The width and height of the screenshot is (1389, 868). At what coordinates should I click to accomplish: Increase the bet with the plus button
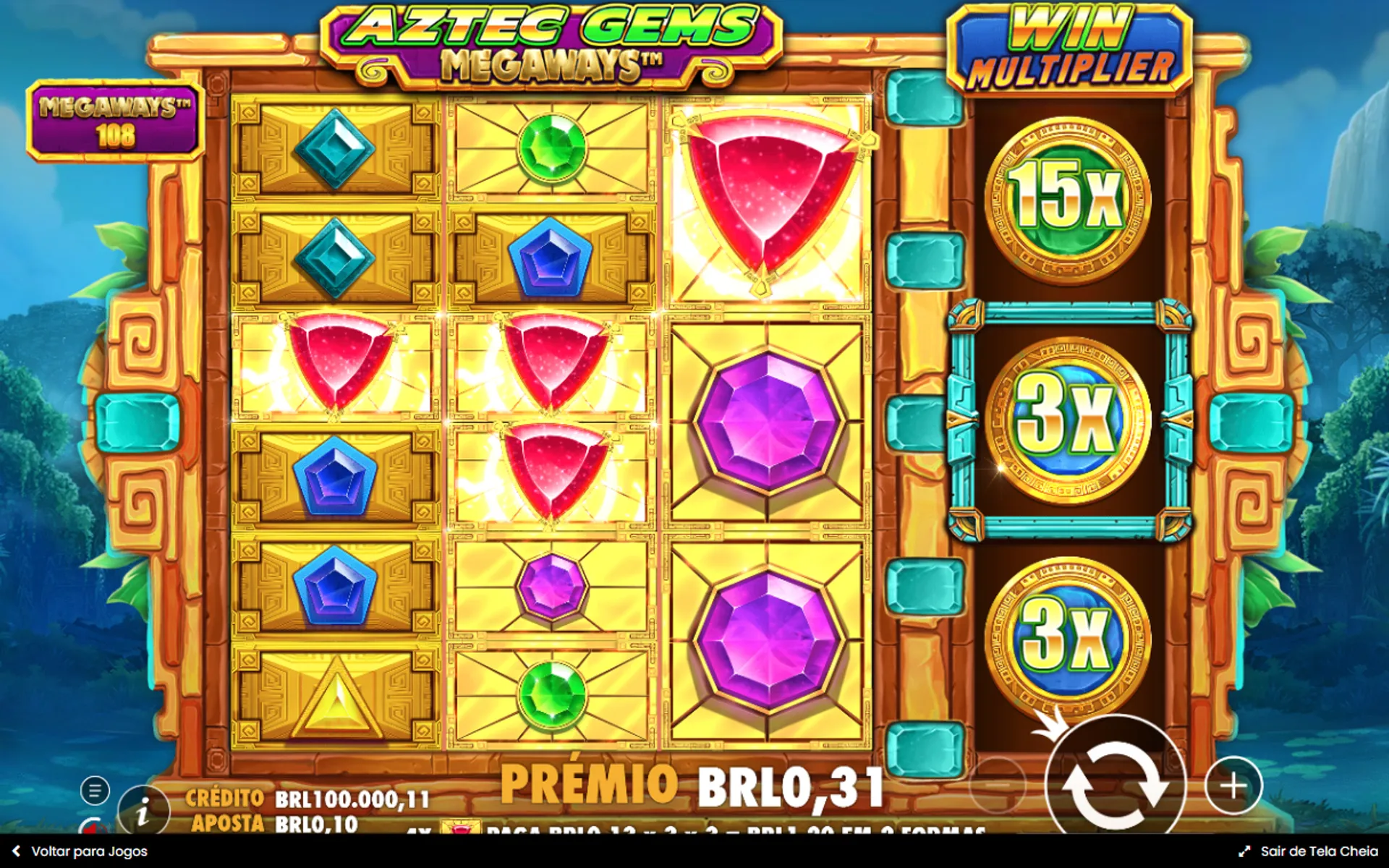click(x=1233, y=786)
